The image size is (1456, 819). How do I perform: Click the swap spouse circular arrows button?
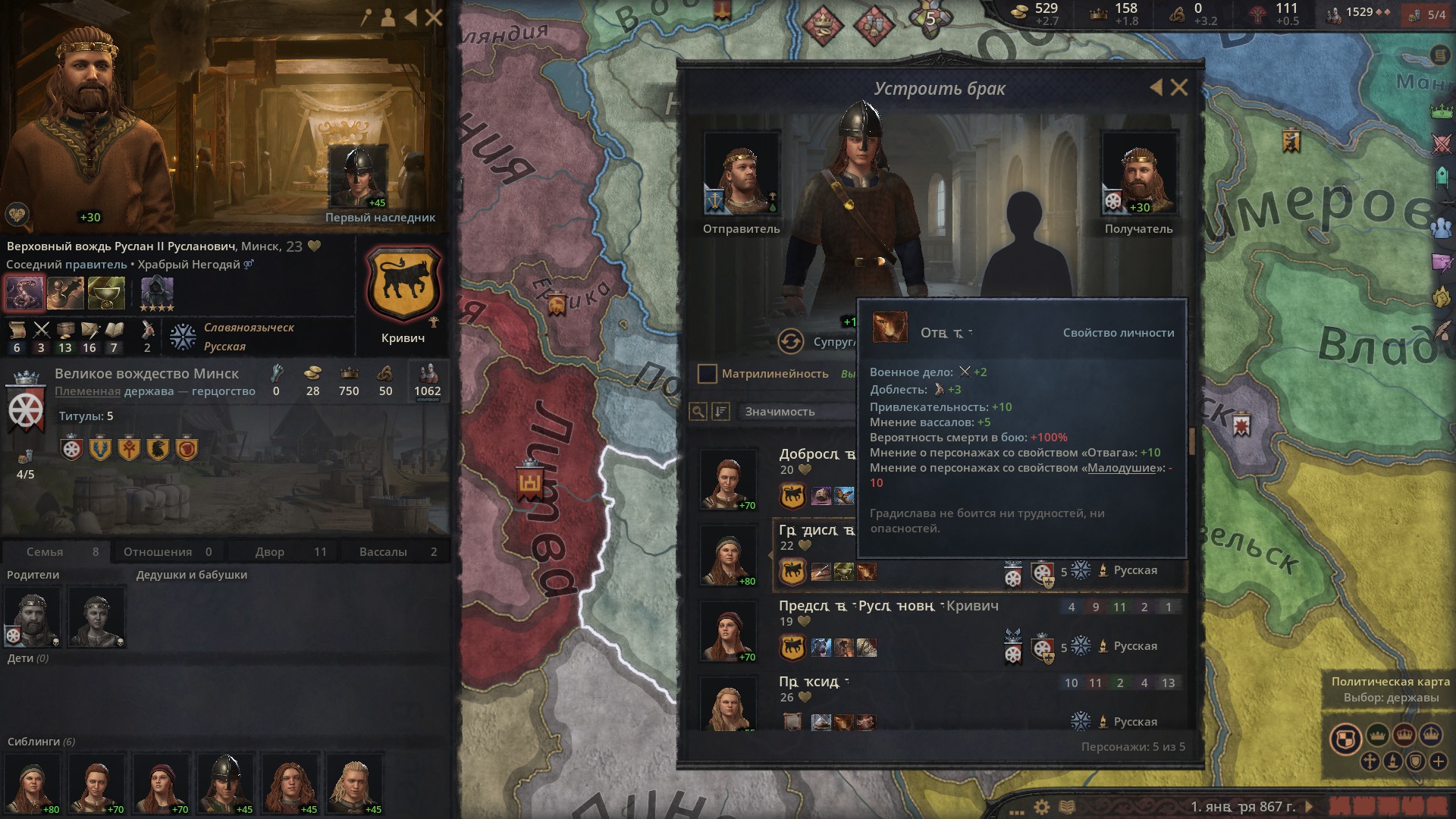click(x=790, y=342)
